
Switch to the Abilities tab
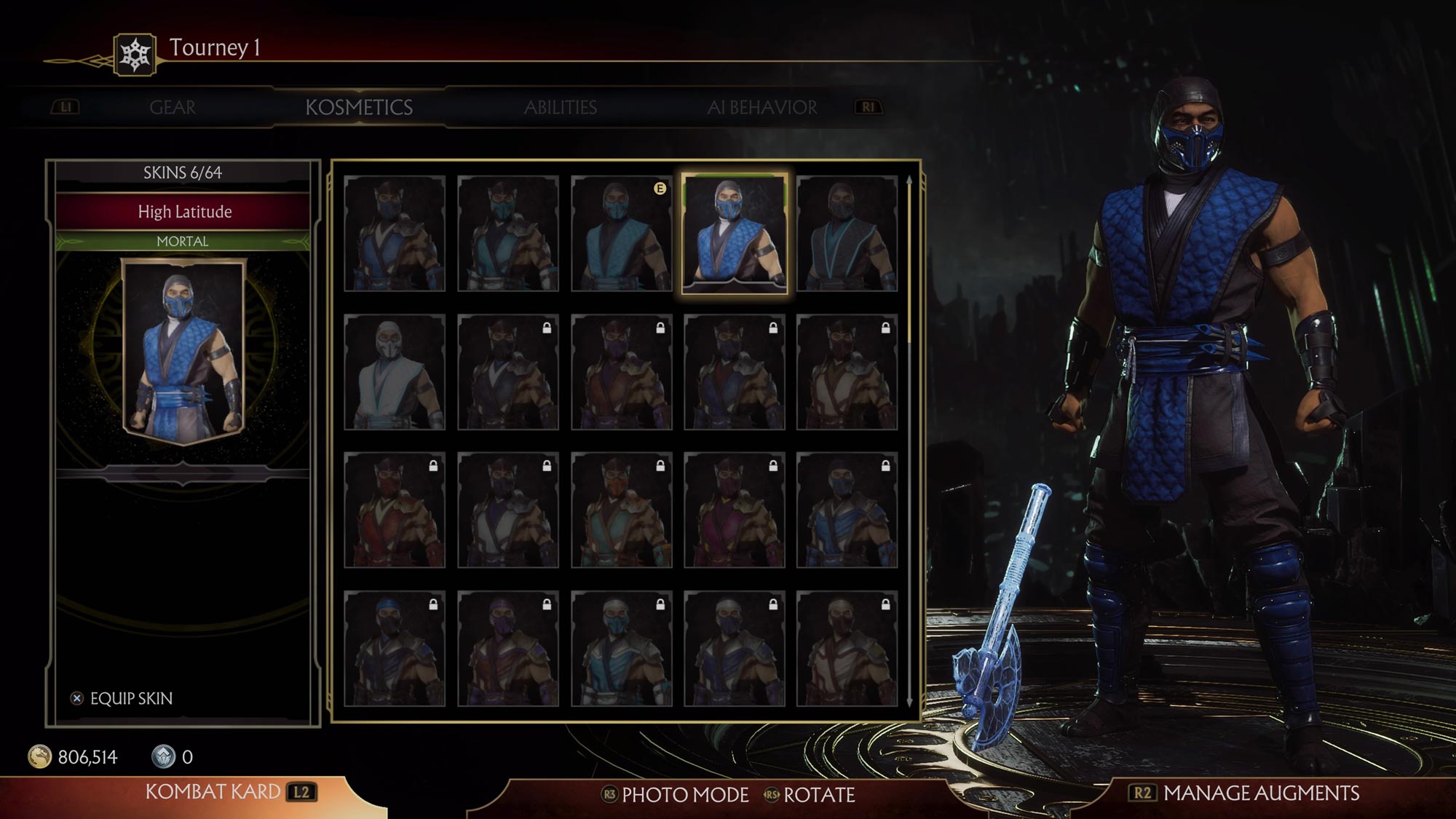point(560,108)
